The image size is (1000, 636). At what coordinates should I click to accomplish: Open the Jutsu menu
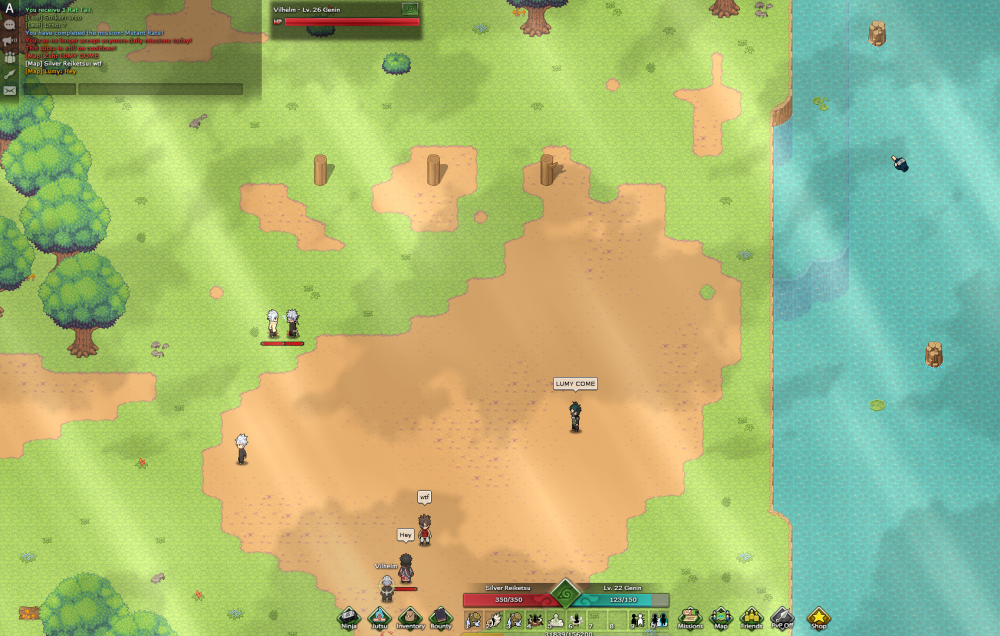[x=379, y=617]
